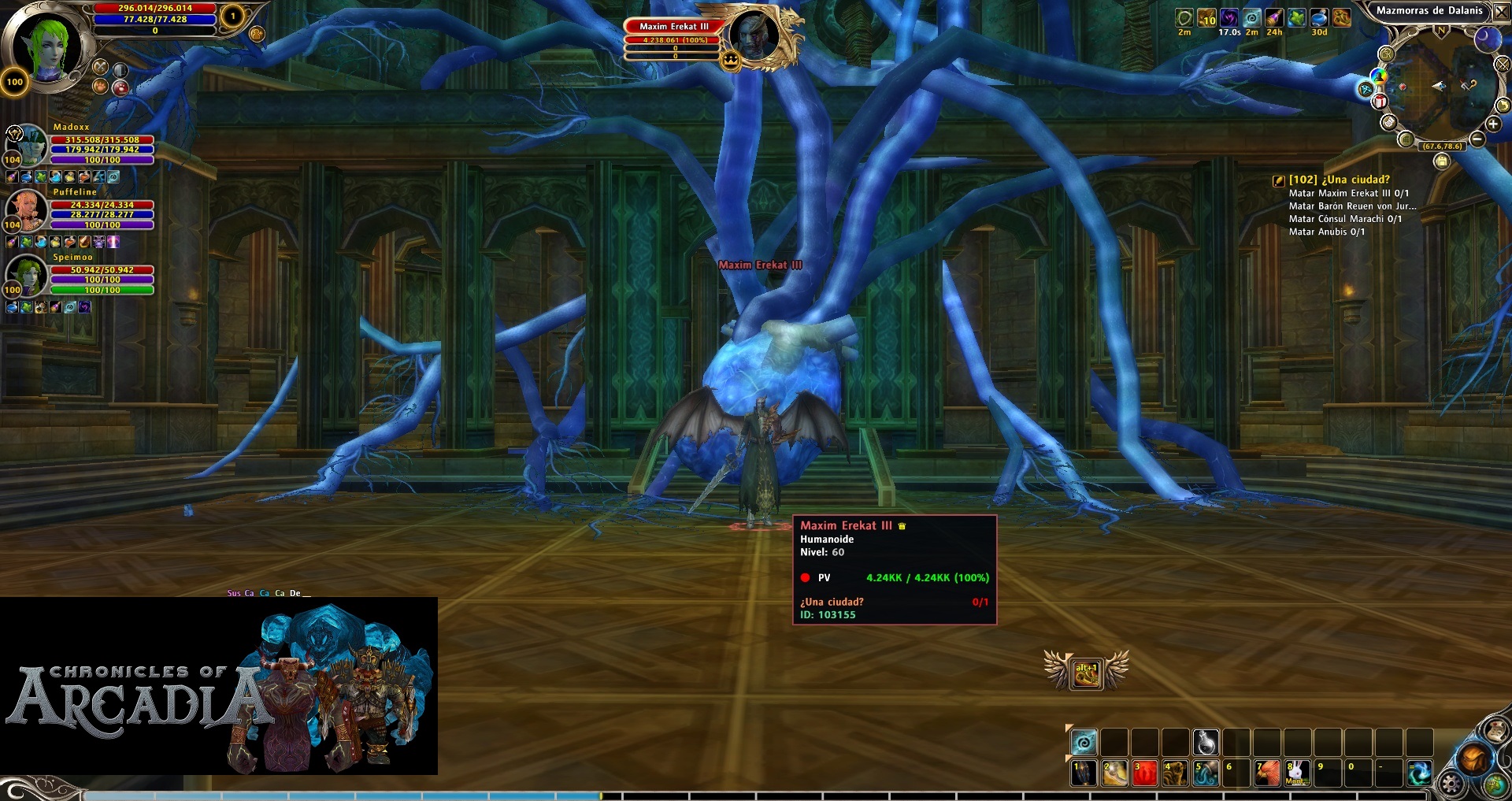Open the world map globe button

click(x=1495, y=784)
